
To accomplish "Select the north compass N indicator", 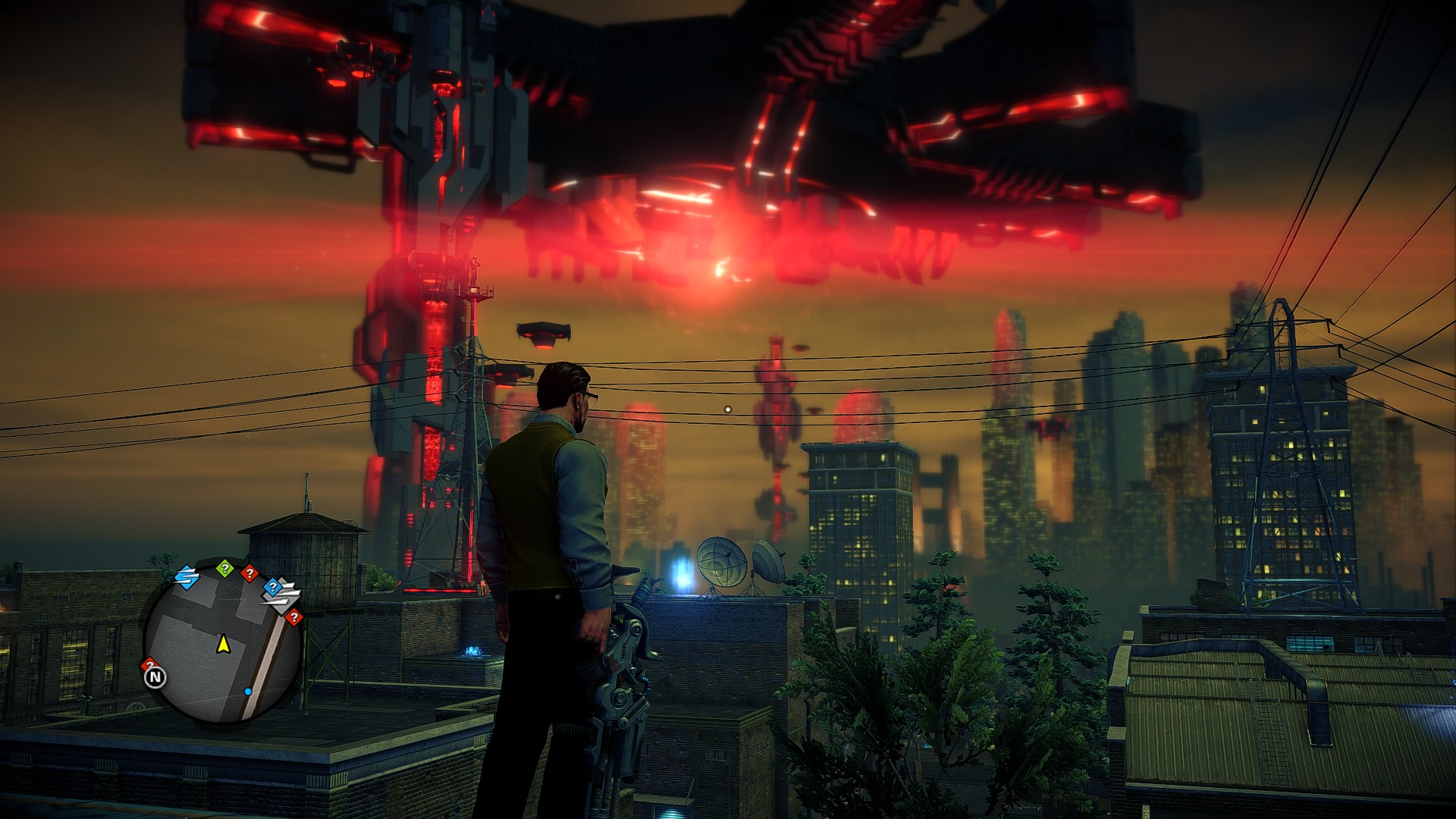I will coord(155,676).
